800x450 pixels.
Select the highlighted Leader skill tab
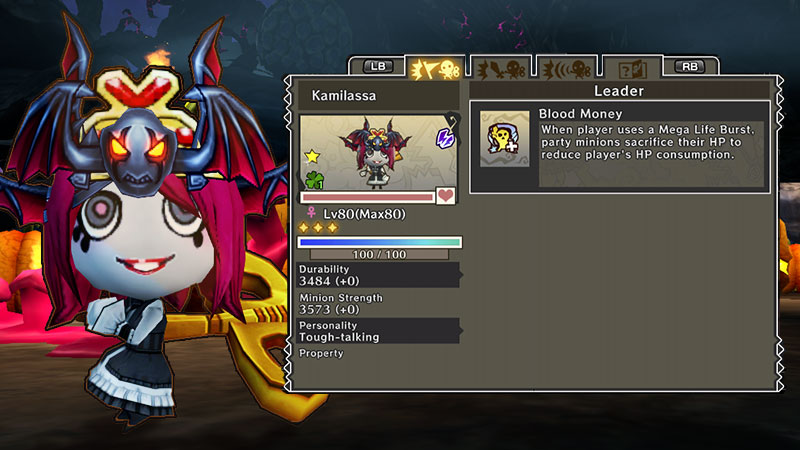(x=435, y=68)
